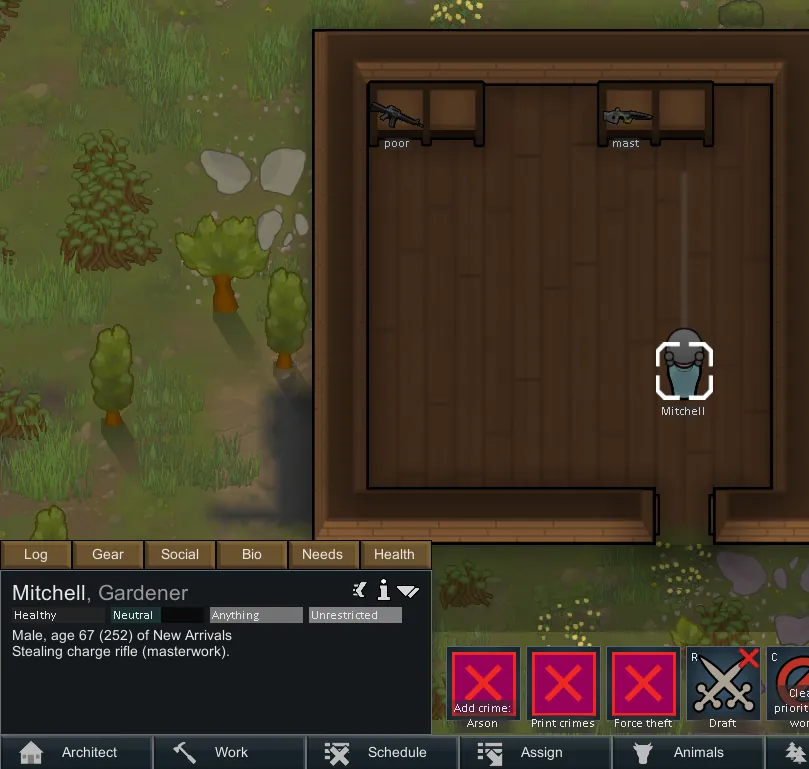Click the running figure icon in Mitchell's panel
The image size is (809, 769).
360,590
